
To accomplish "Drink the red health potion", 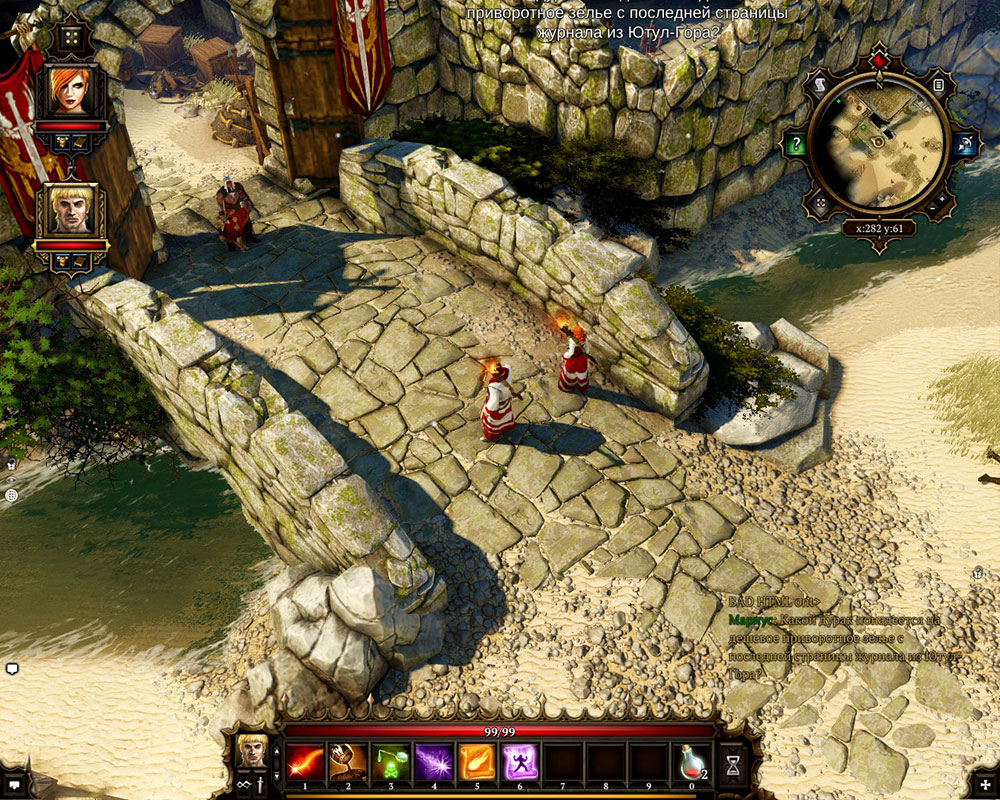I will (692, 763).
